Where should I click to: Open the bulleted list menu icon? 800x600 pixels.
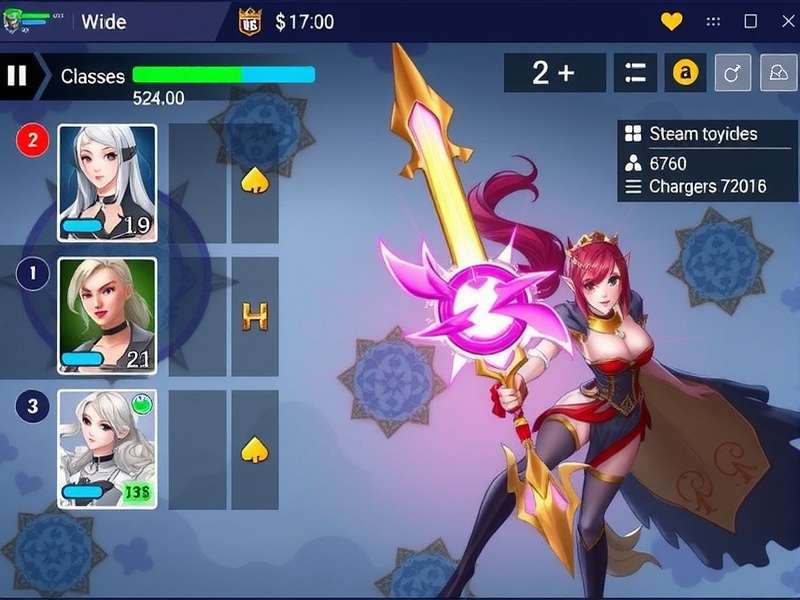pos(637,73)
